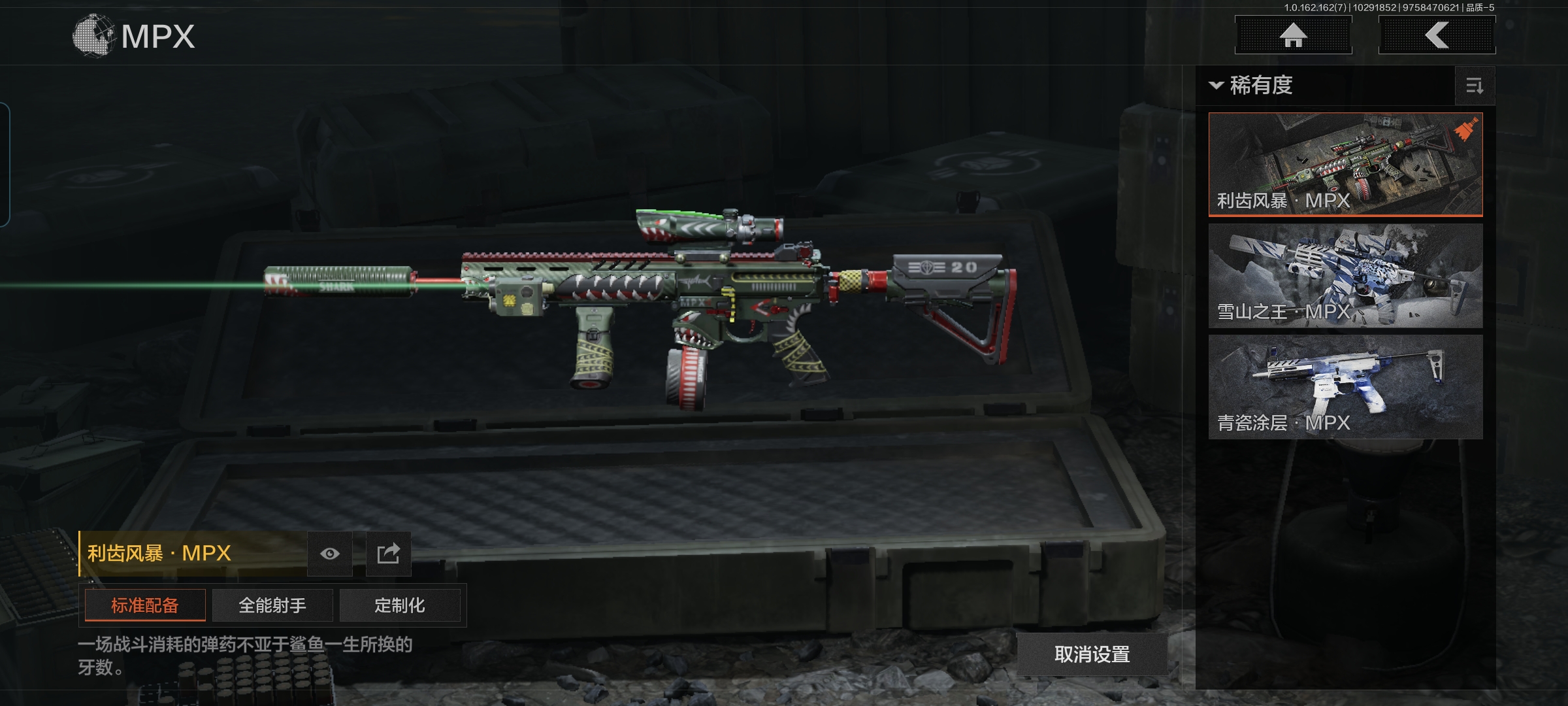This screenshot has width=1568, height=706.
Task: Switch to the 全能射手 tab
Action: click(x=272, y=605)
